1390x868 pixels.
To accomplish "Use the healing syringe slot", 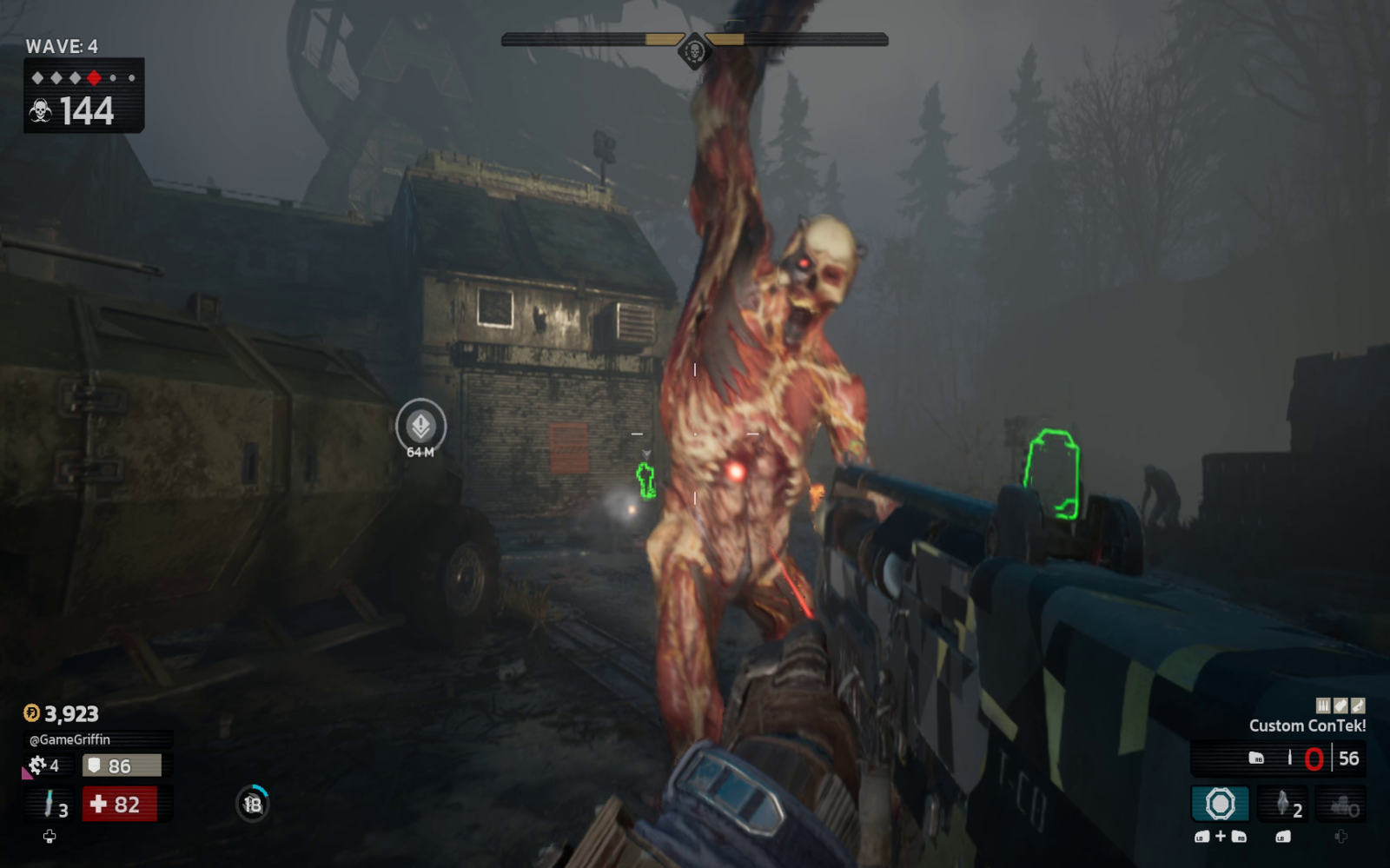I will [x=50, y=805].
